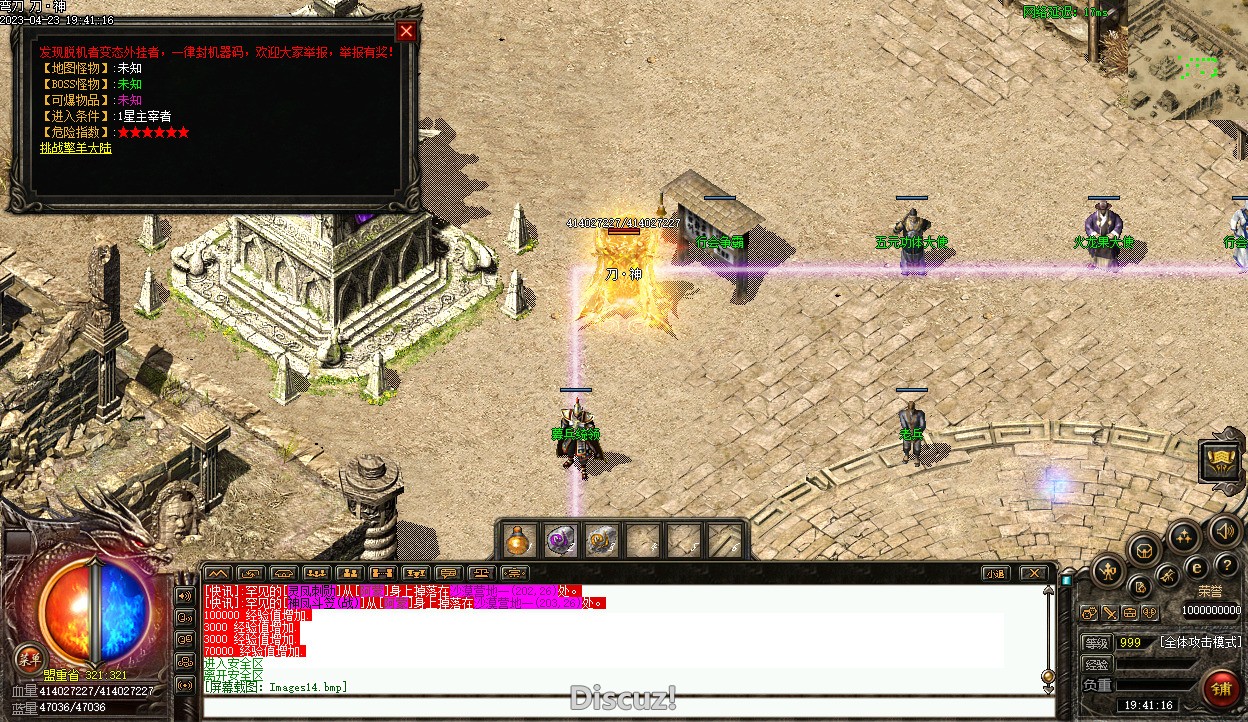Click the crossed swords small icon button
Screen dimensions: 1248x722
click(x=1109, y=613)
